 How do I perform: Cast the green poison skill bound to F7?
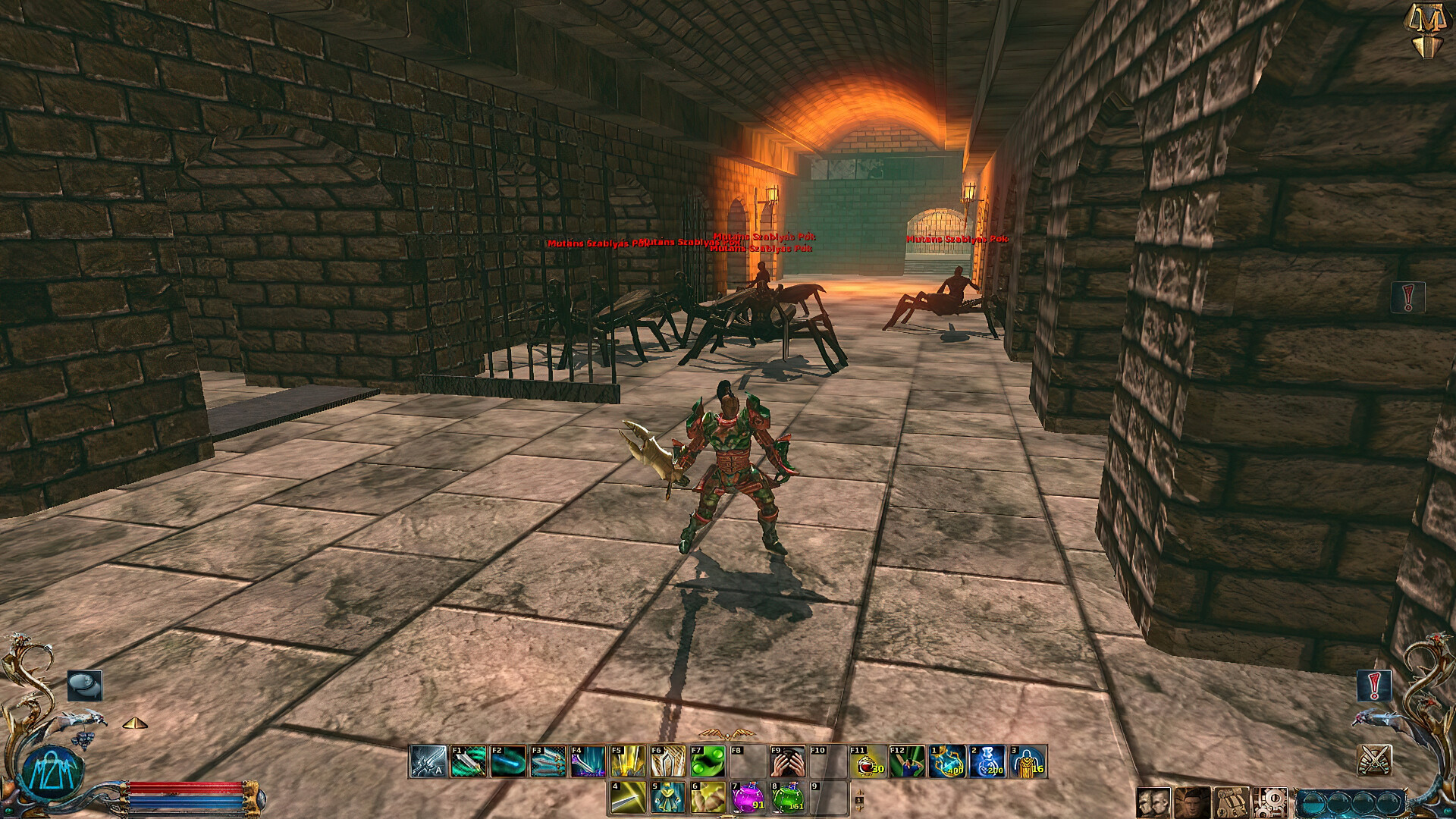(707, 762)
